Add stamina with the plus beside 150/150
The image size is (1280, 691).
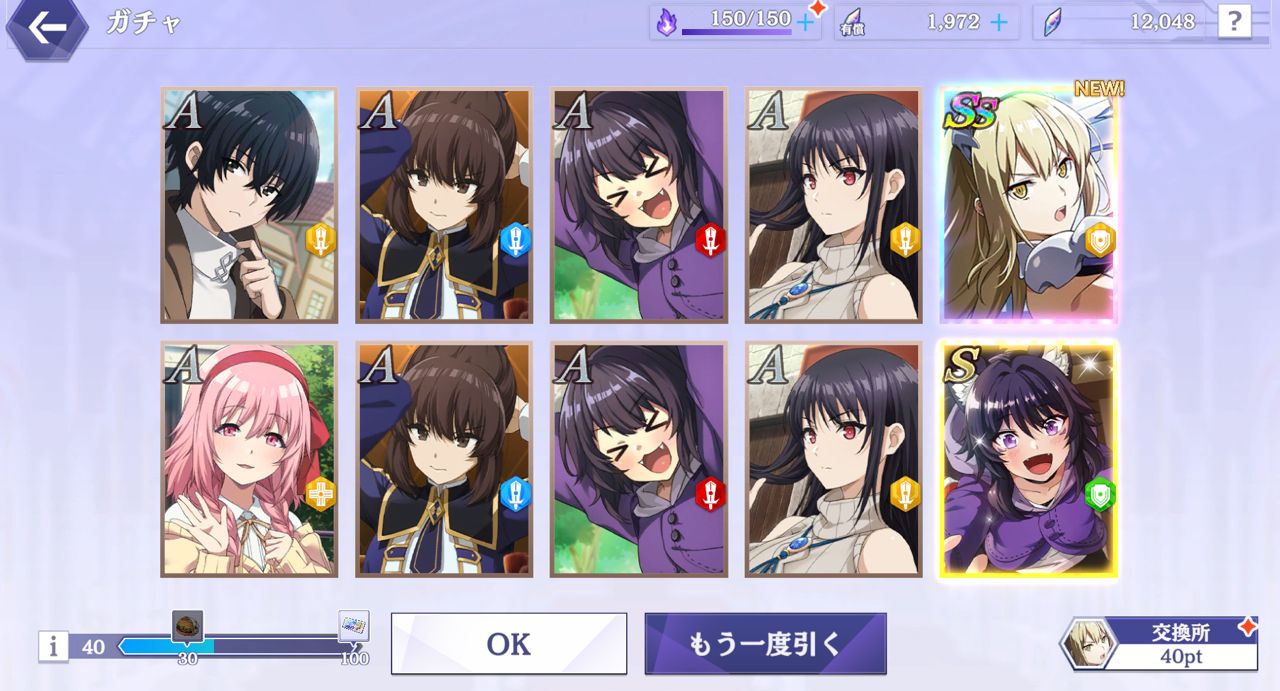tap(805, 22)
